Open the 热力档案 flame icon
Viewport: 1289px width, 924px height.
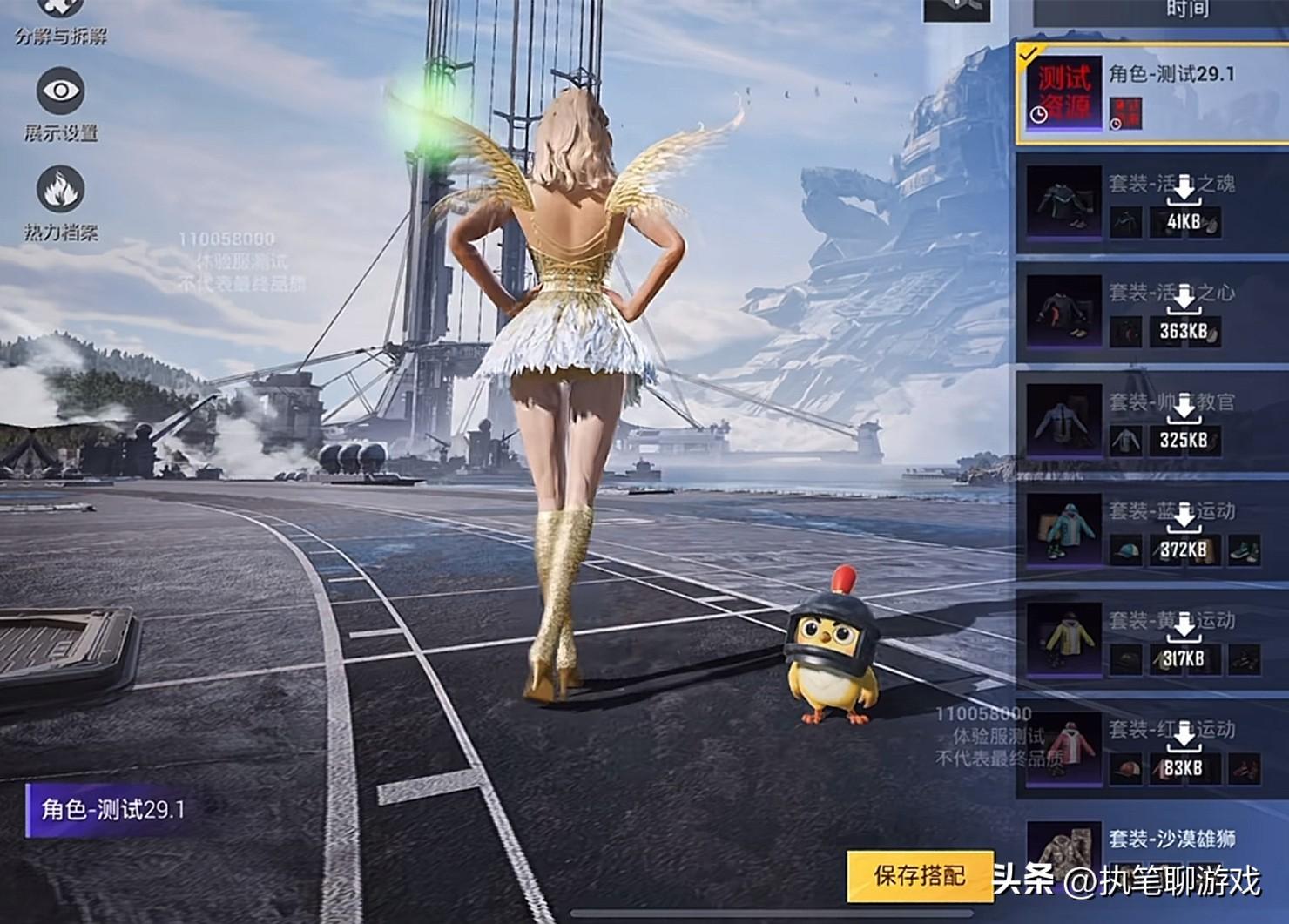pyautogui.click(x=60, y=191)
